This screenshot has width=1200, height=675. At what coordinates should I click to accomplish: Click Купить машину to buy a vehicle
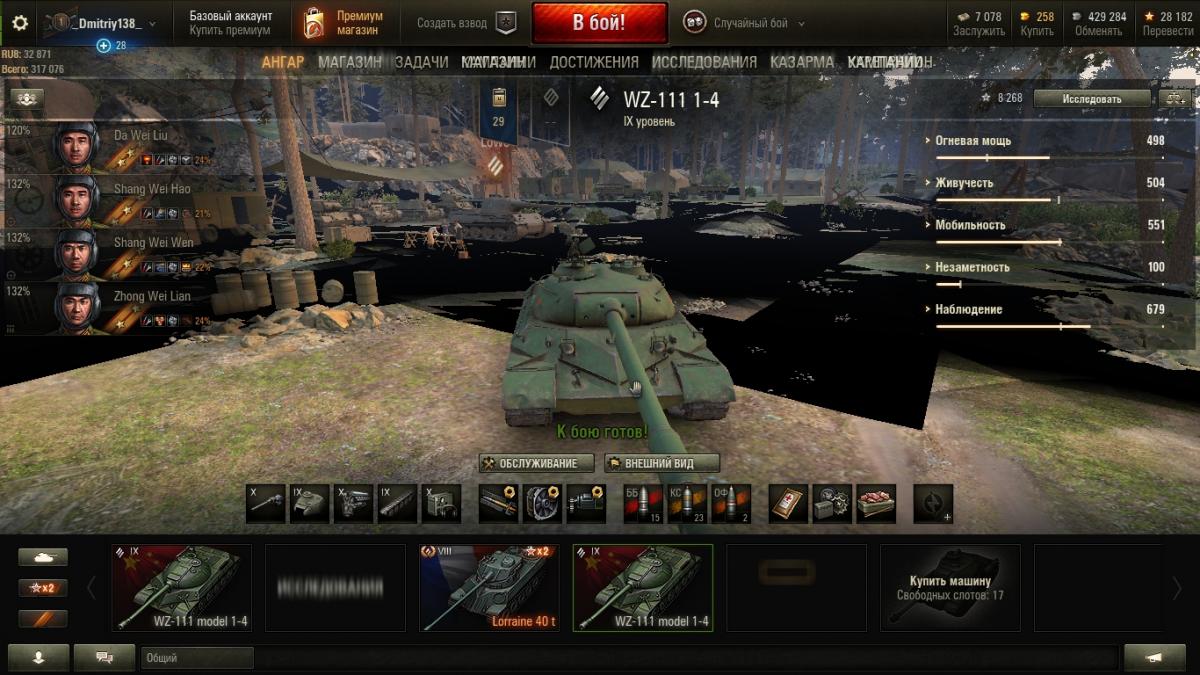click(950, 587)
